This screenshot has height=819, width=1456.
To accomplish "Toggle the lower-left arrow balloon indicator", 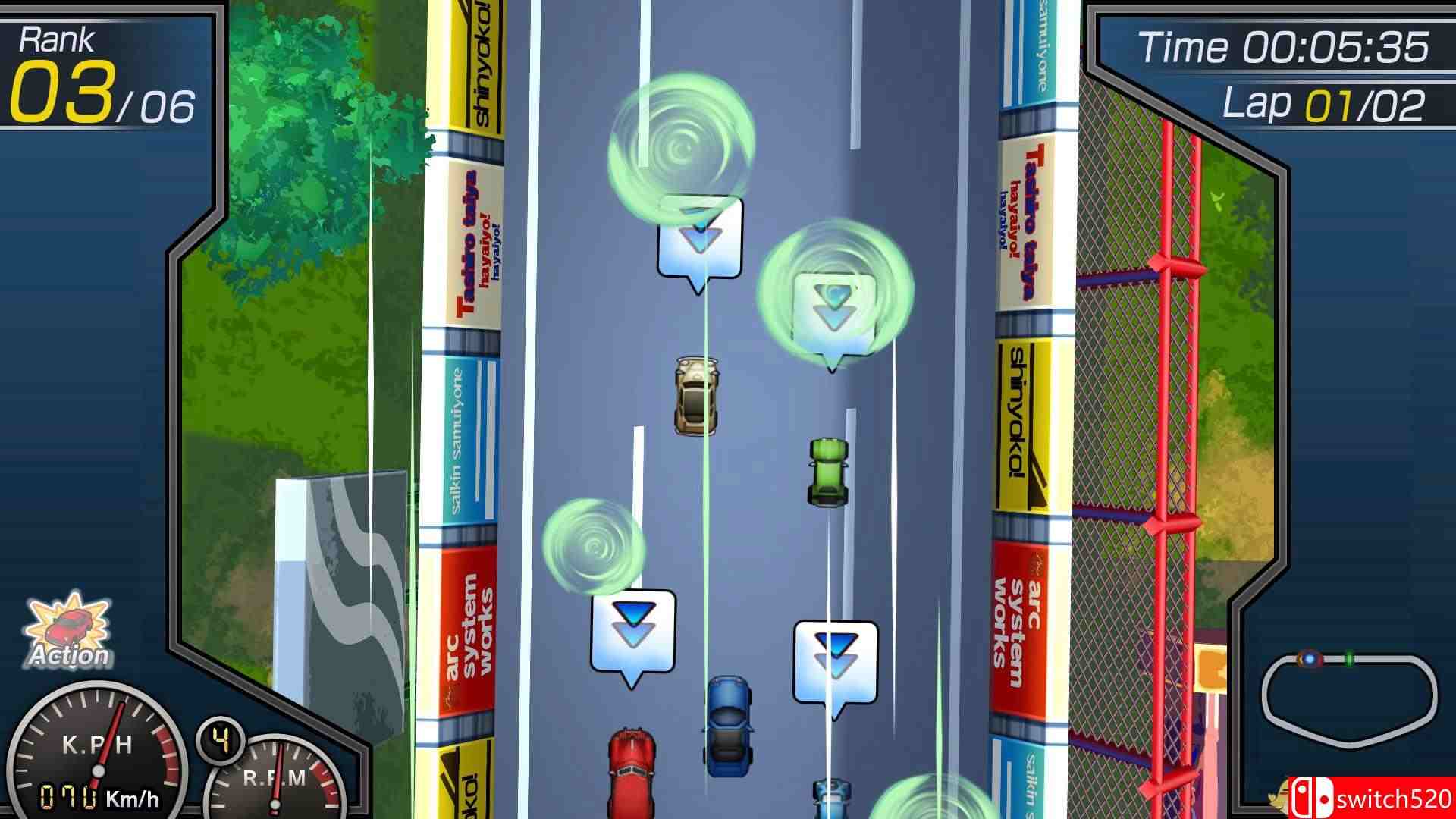I will click(x=633, y=631).
